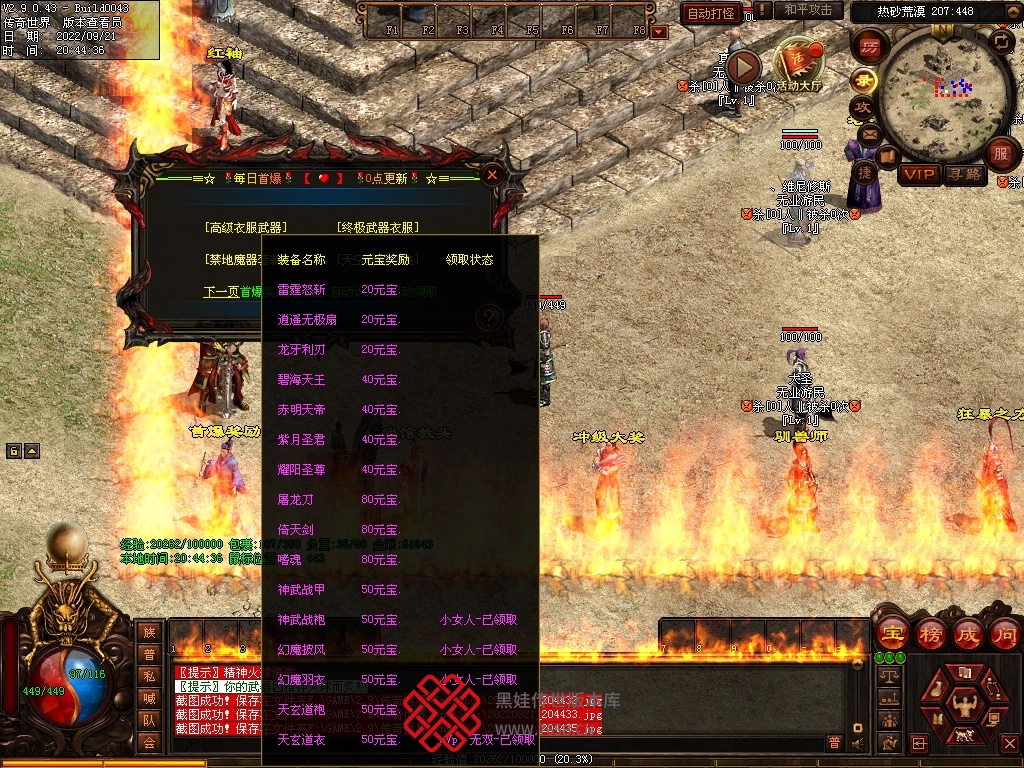Show the 榜 ranking board
Viewport: 1024px width, 768px height.
coord(930,634)
